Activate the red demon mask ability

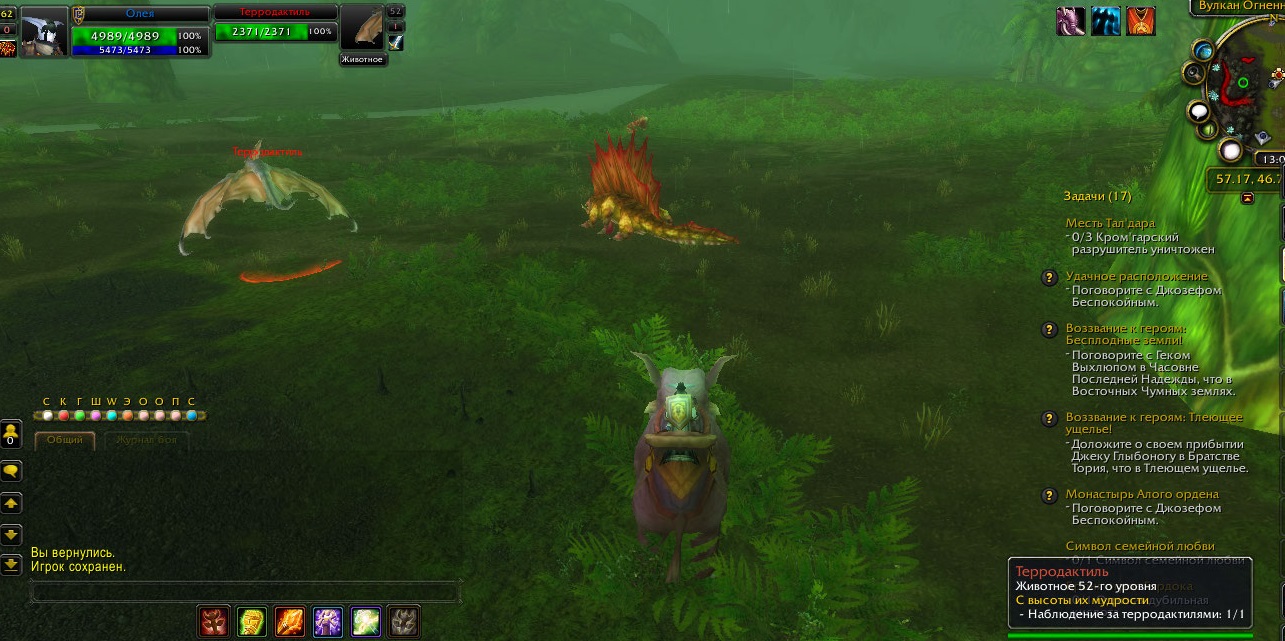214,622
